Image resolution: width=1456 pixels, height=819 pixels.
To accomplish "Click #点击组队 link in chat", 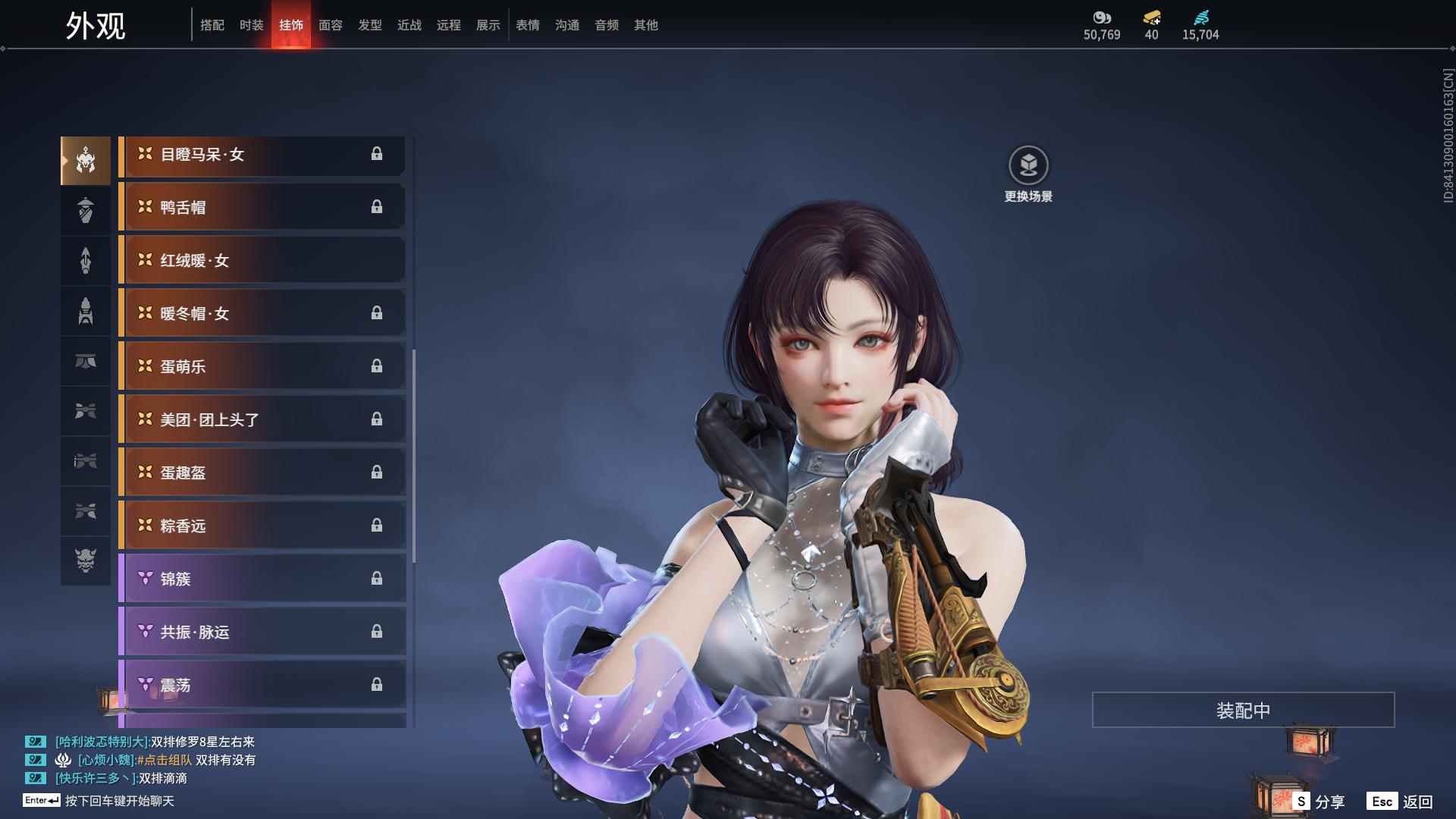I will click(165, 760).
